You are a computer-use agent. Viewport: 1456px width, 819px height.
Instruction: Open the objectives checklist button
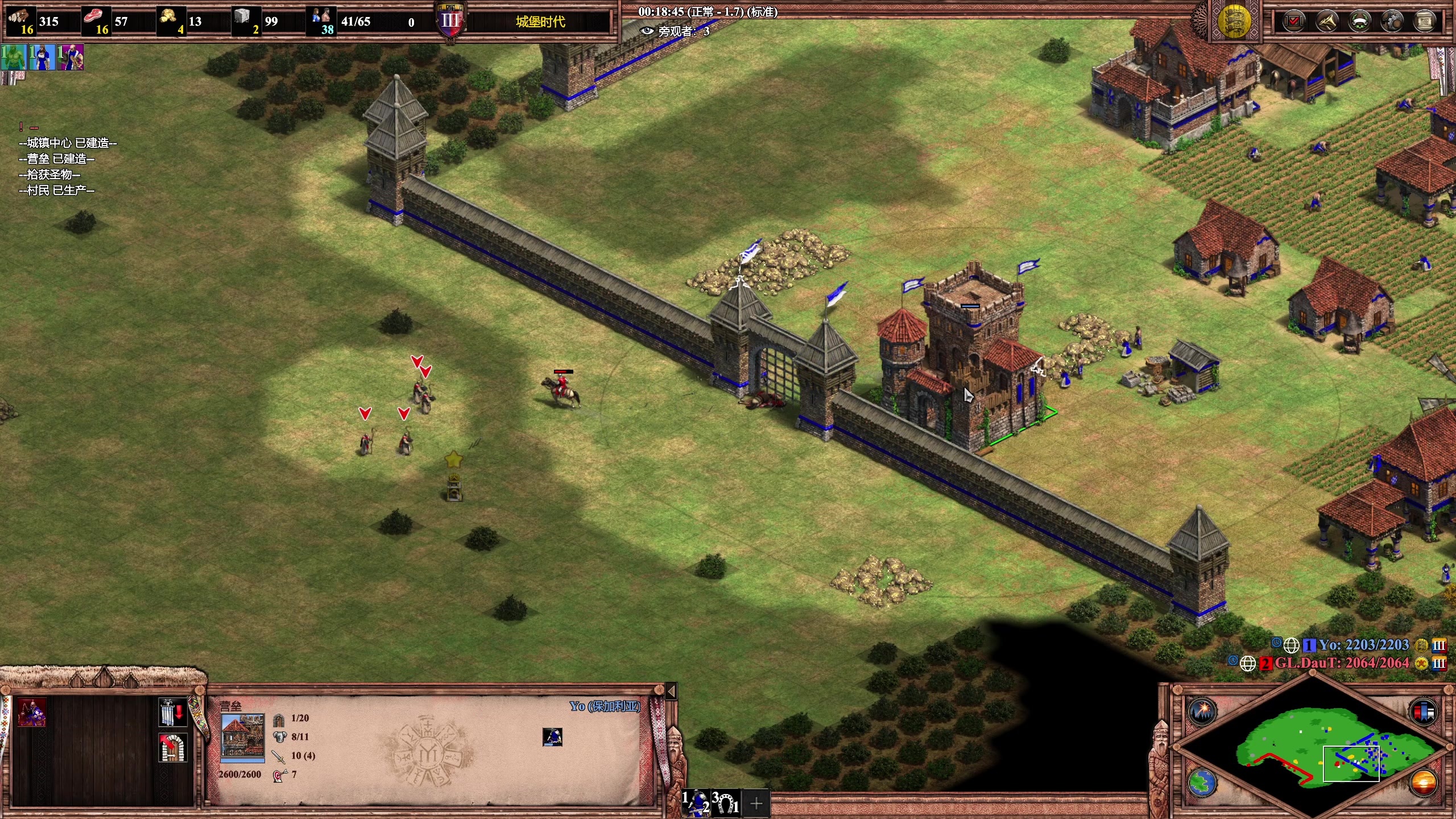point(1293,22)
